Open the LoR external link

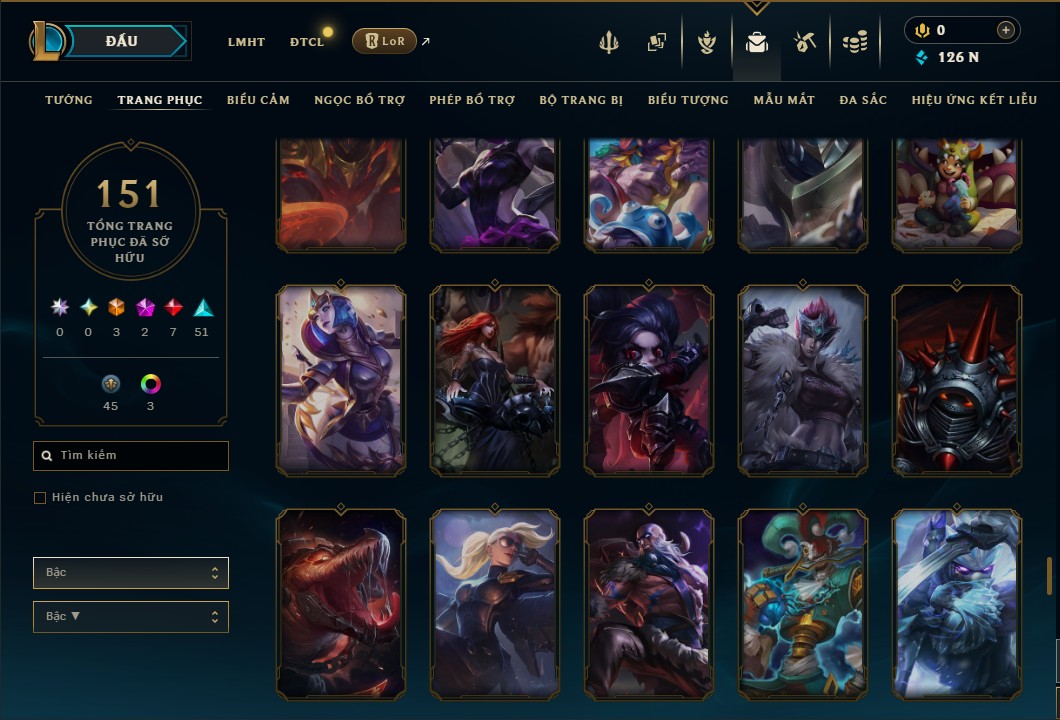coord(385,41)
